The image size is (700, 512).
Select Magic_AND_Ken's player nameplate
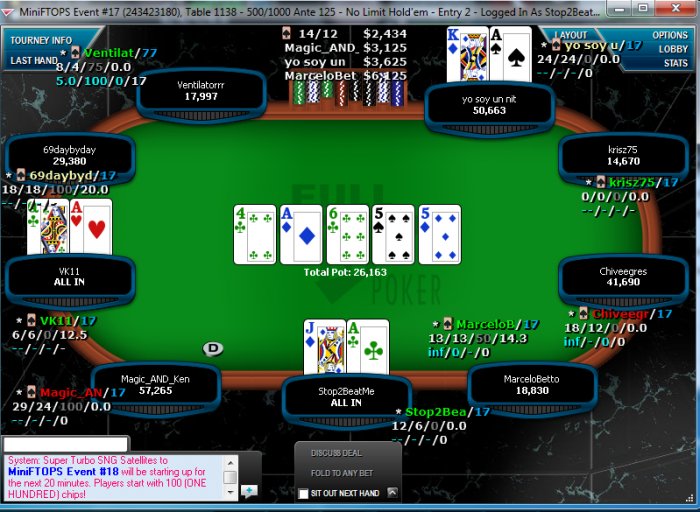(155, 385)
